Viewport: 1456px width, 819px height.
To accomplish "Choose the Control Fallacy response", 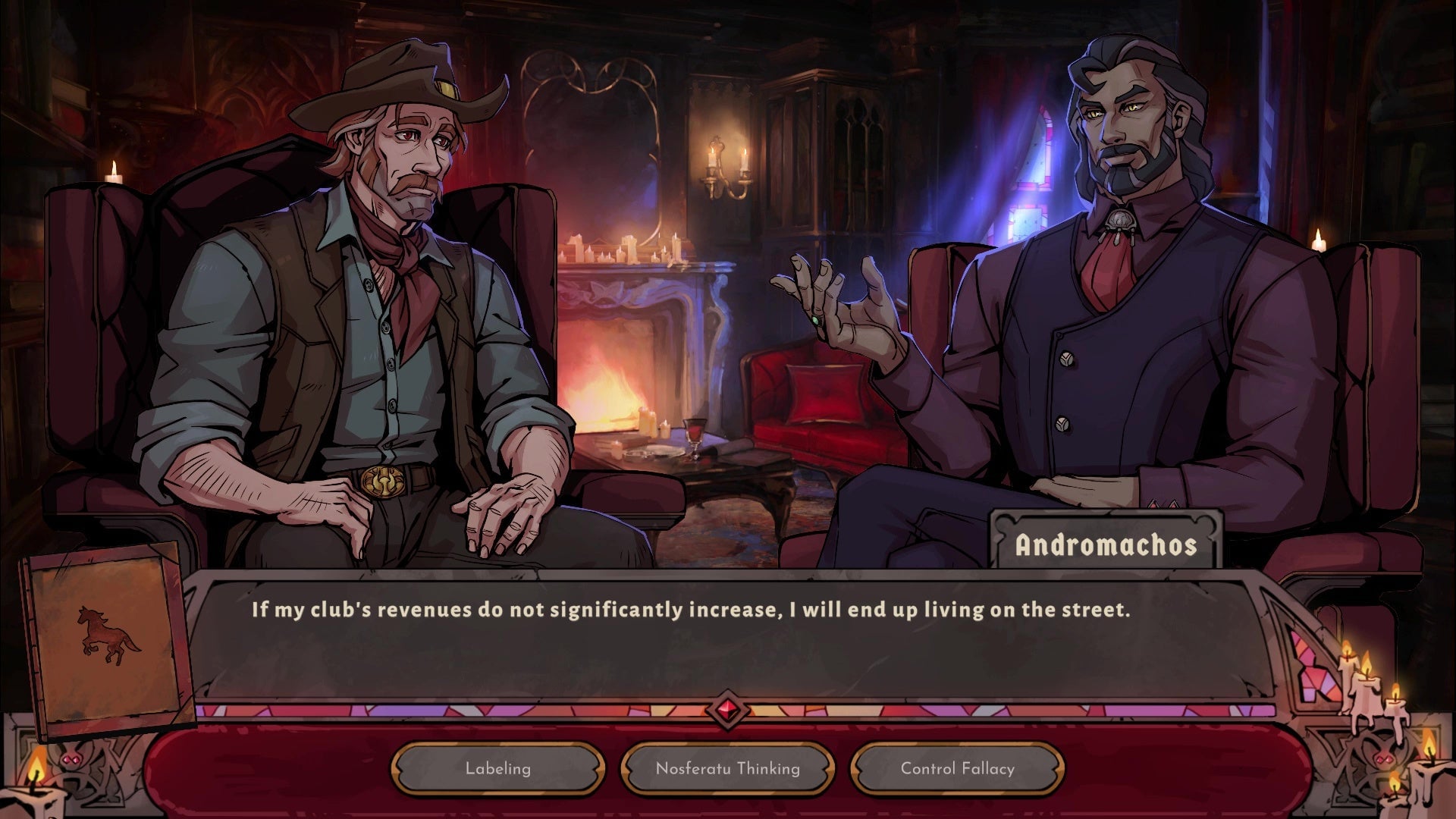I will tap(956, 768).
